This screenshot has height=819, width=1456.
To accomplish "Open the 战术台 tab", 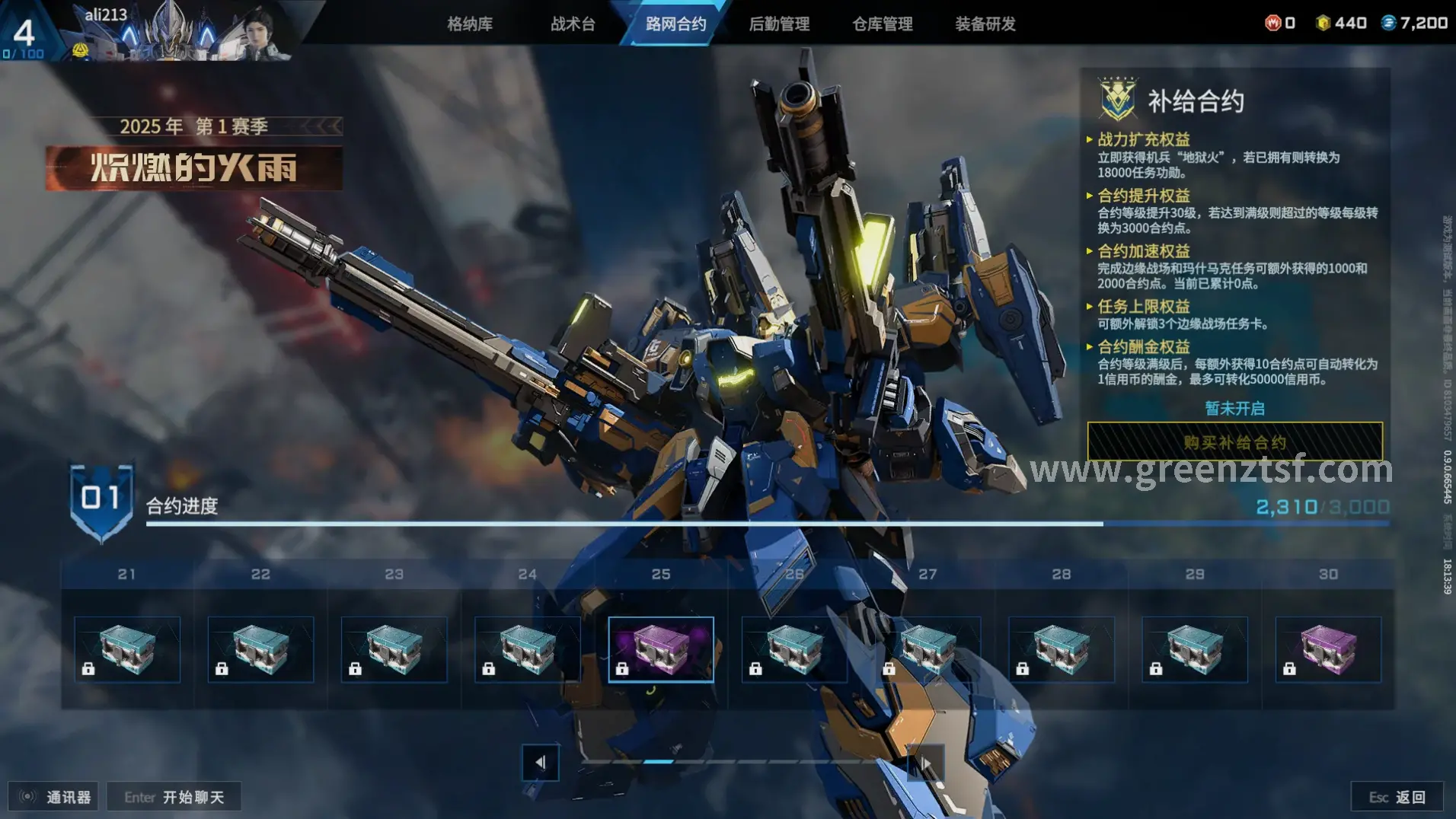I will coord(573,24).
